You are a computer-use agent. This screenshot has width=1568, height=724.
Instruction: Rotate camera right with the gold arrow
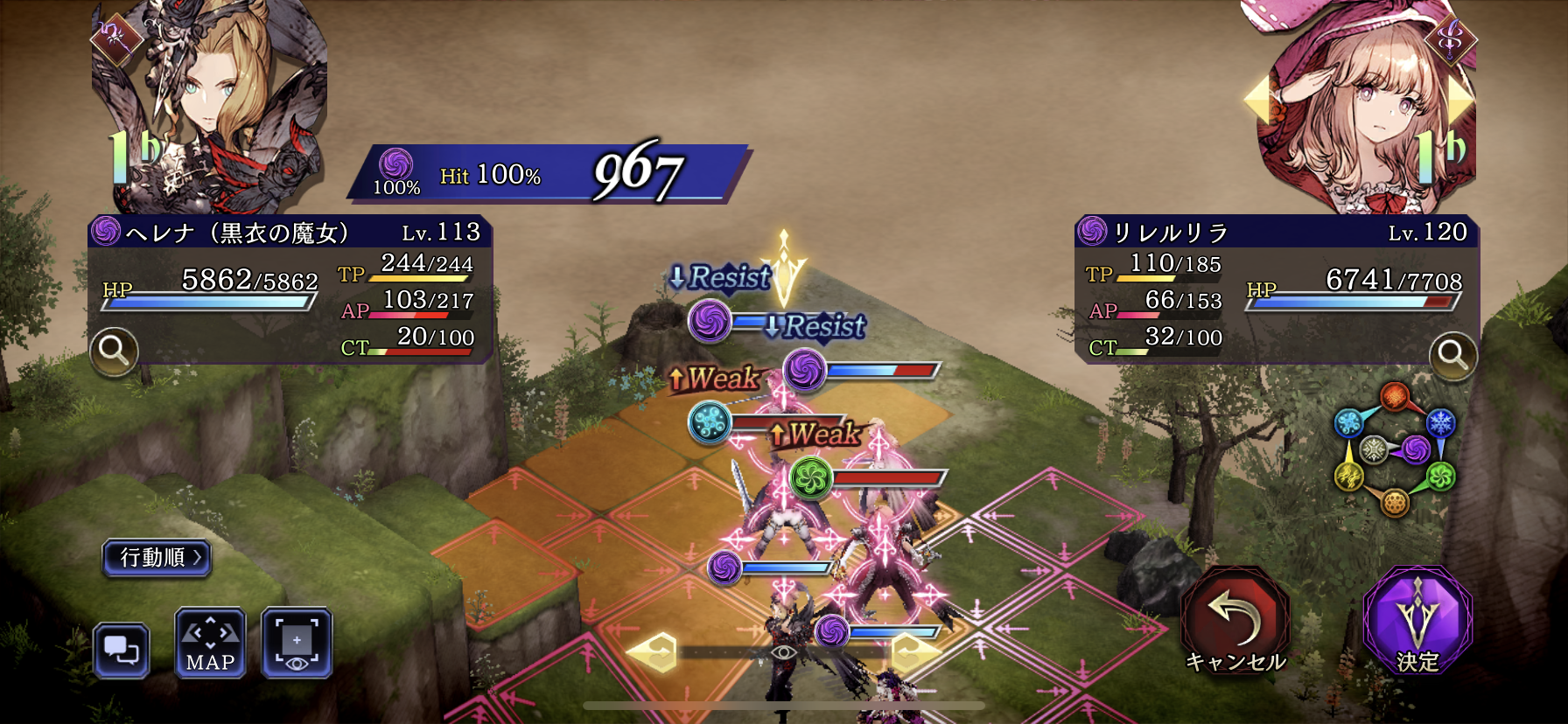pos(915,652)
